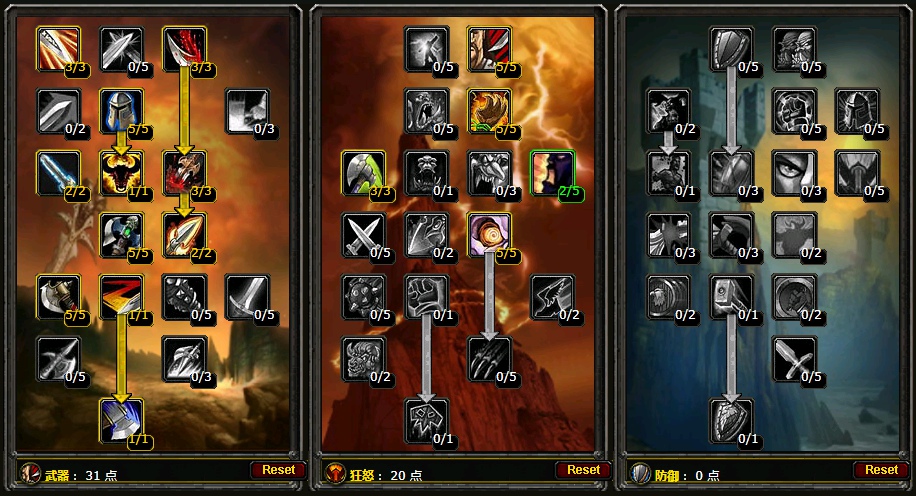Click the Sweeping Strikes talent icon
Image resolution: width=916 pixels, height=496 pixels.
pyautogui.click(x=121, y=296)
